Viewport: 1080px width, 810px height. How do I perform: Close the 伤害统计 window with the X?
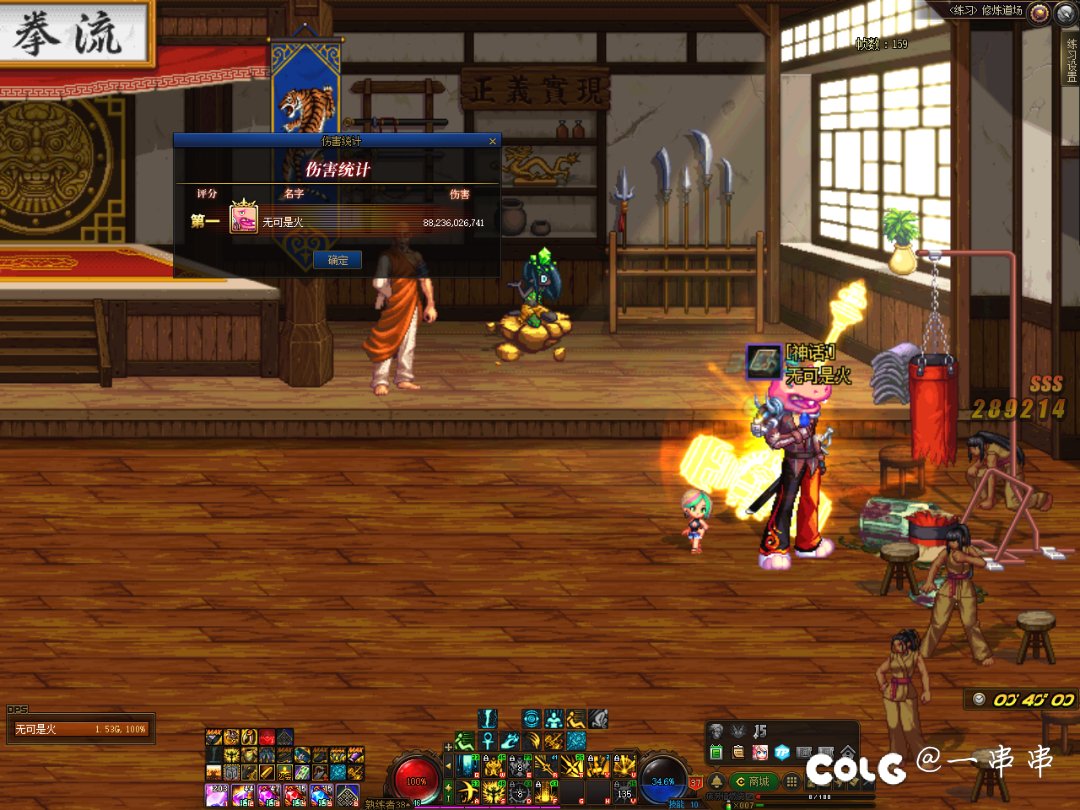coord(492,142)
